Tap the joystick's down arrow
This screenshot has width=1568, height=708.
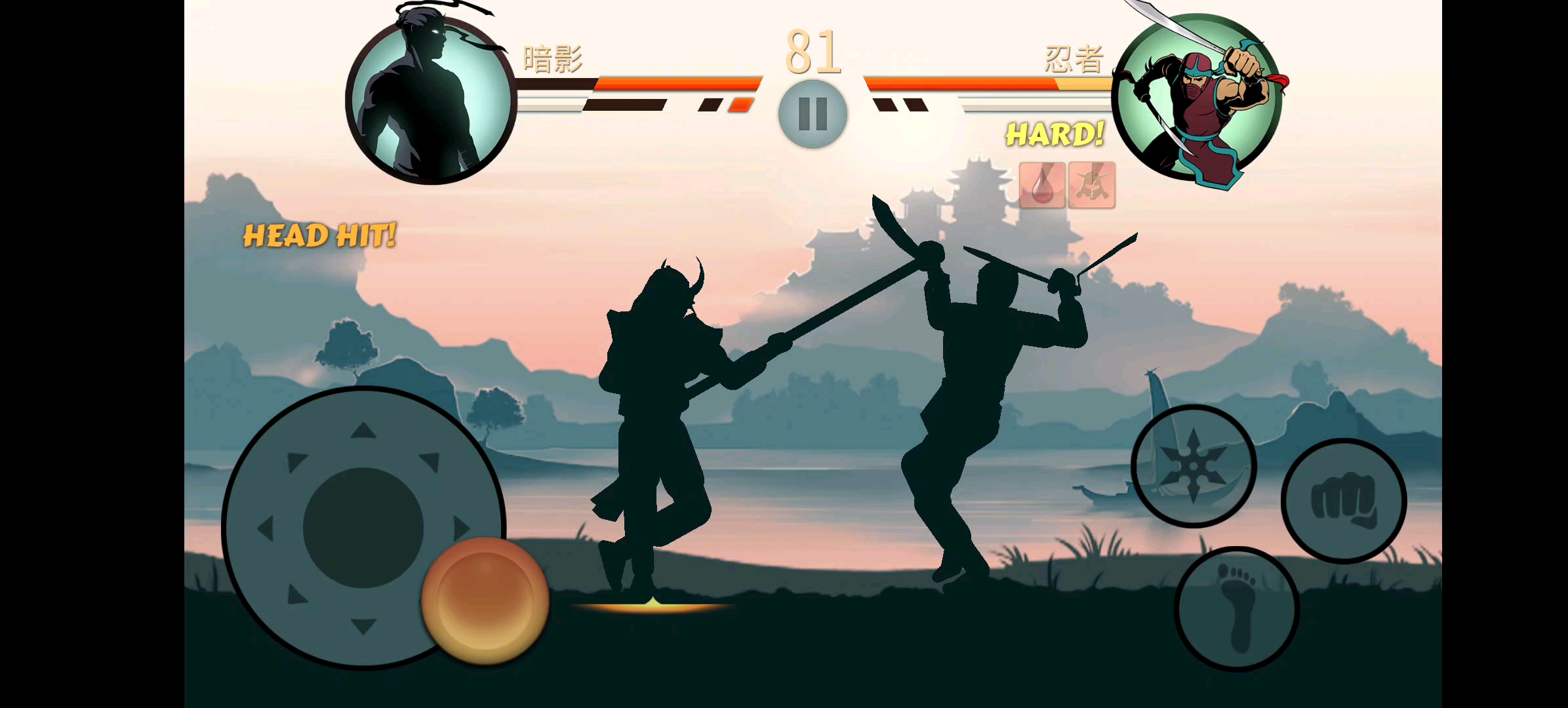coord(363,625)
